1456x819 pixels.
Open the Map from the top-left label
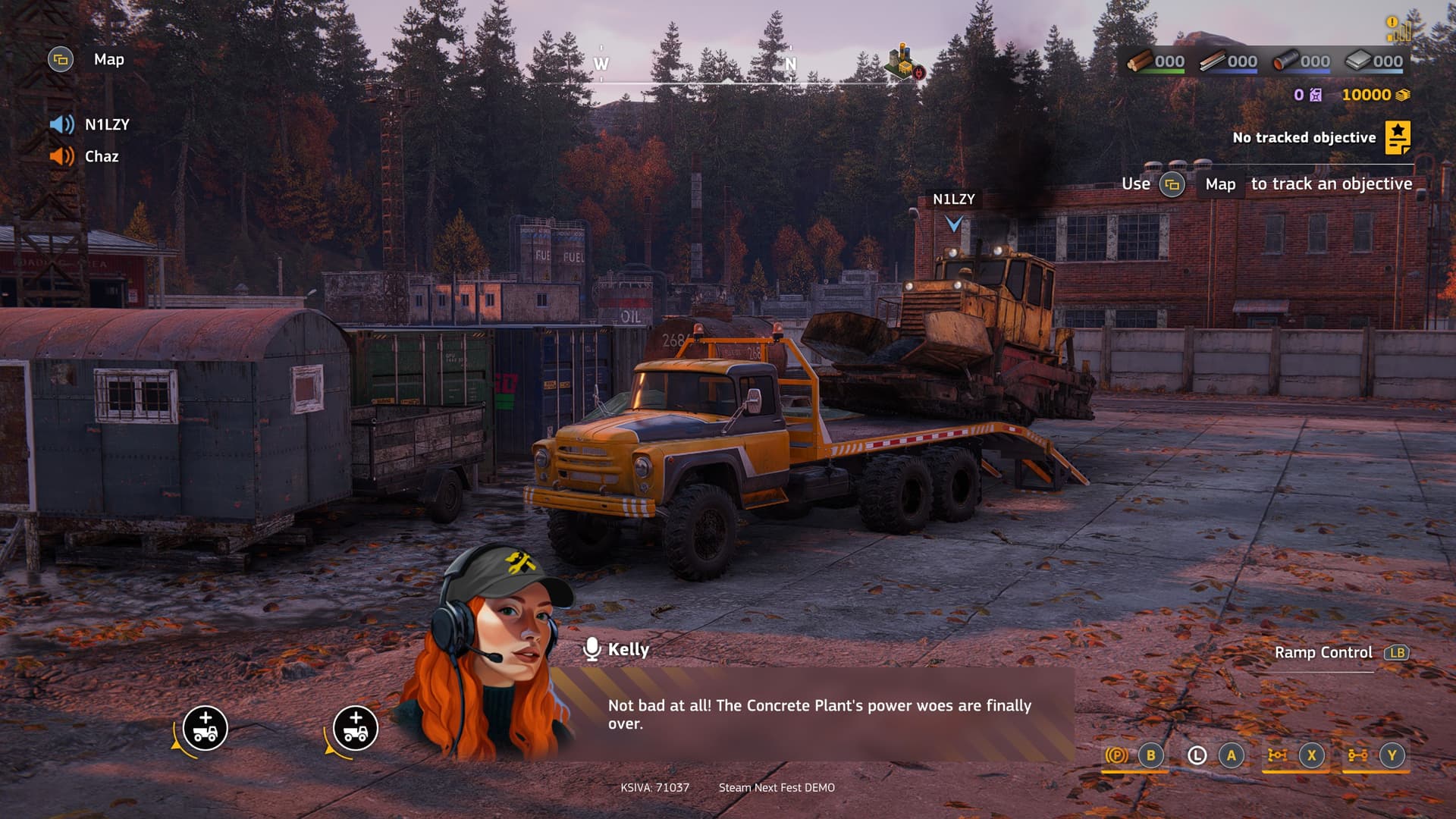[108, 60]
